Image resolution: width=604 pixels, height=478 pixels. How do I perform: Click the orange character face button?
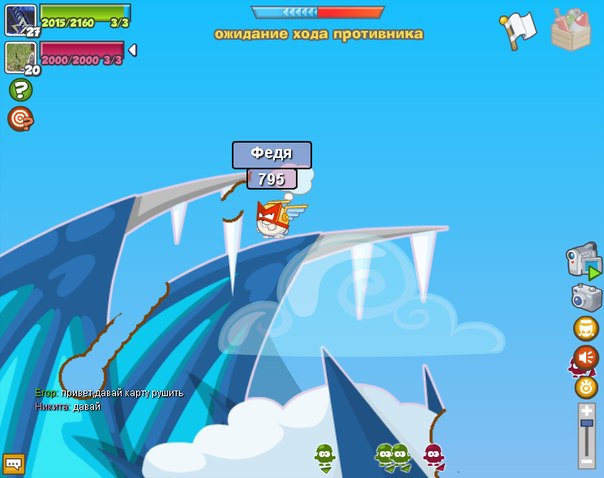pyautogui.click(x=586, y=328)
